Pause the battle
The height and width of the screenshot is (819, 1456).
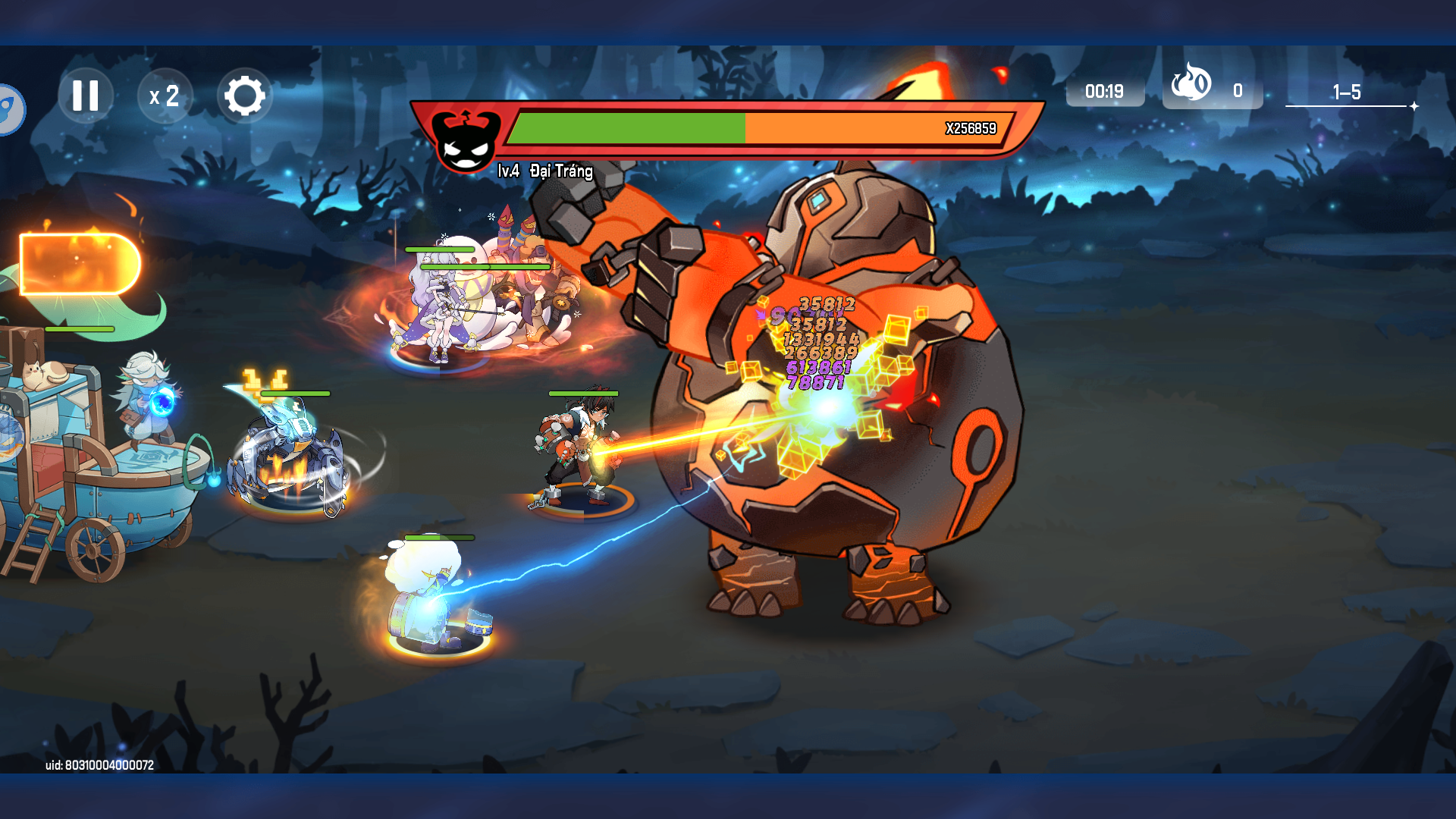click(86, 96)
